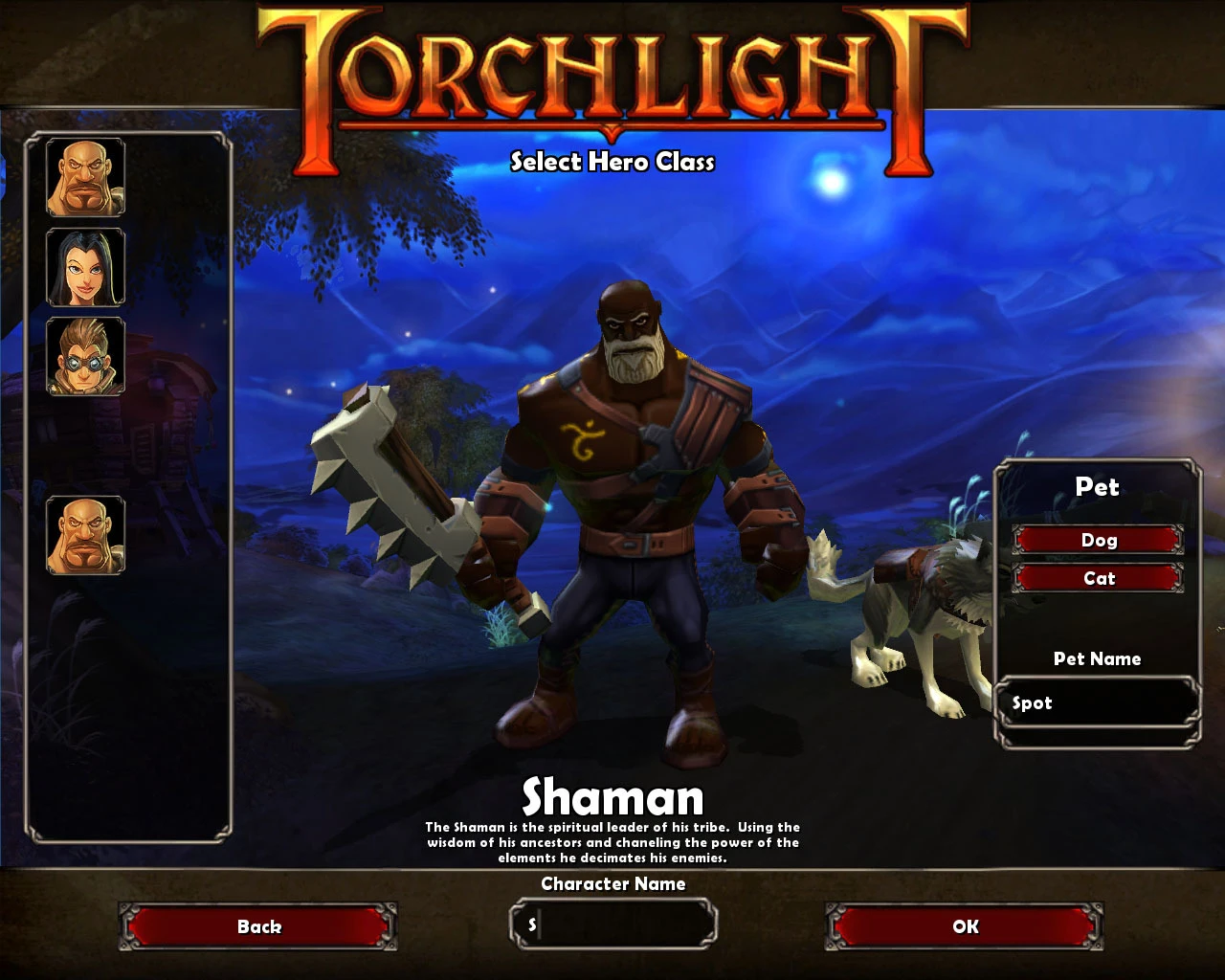Toggle the currently selected pet option

click(1099, 540)
